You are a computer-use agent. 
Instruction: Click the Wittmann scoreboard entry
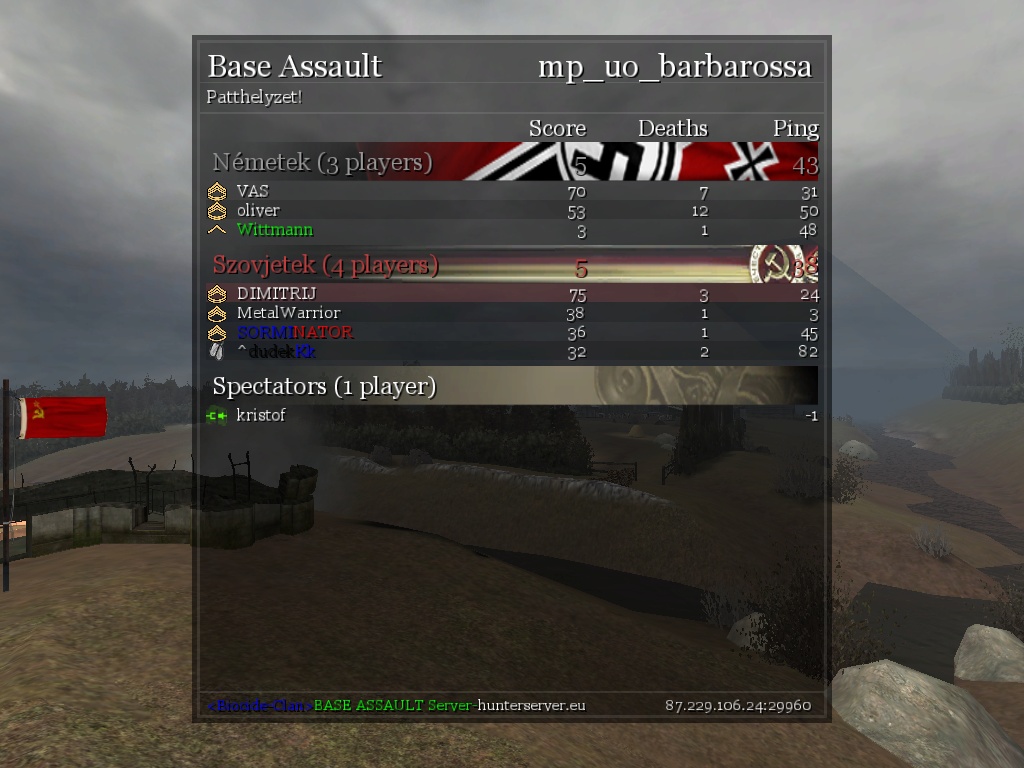pyautogui.click(x=274, y=230)
